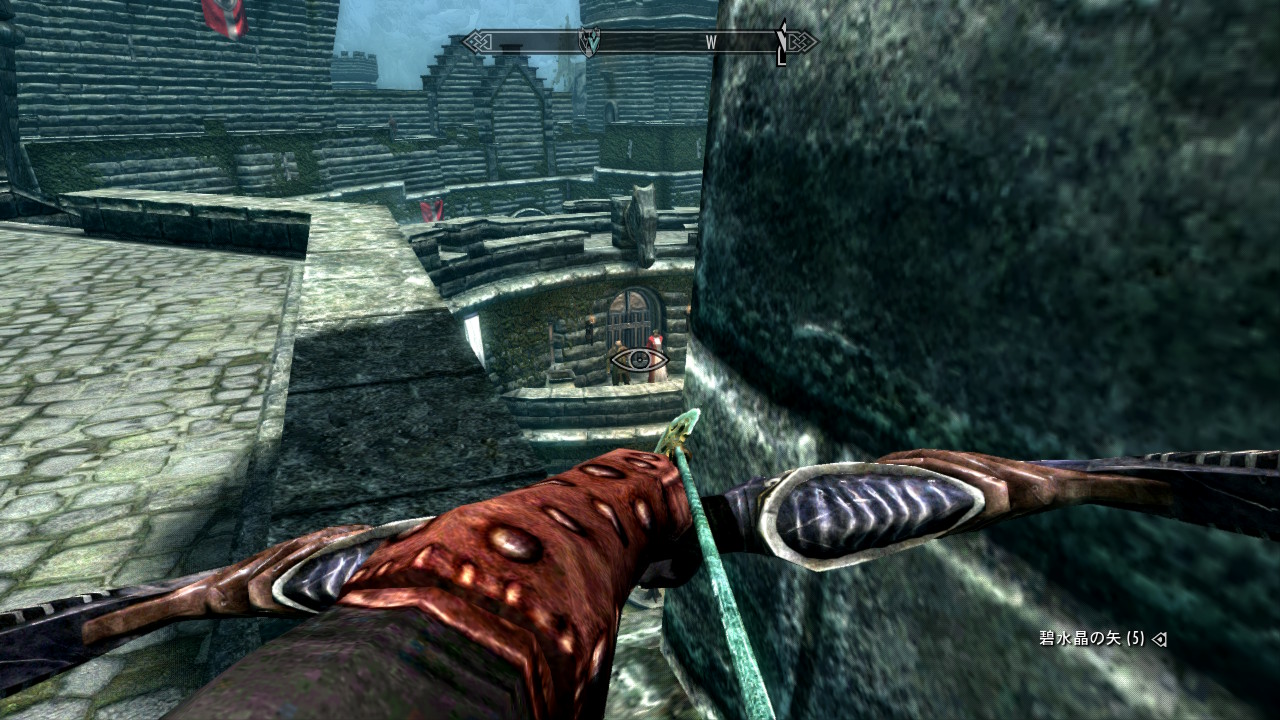Click the sneak eye detection indicator
The width and height of the screenshot is (1280, 720).
pyautogui.click(x=638, y=359)
